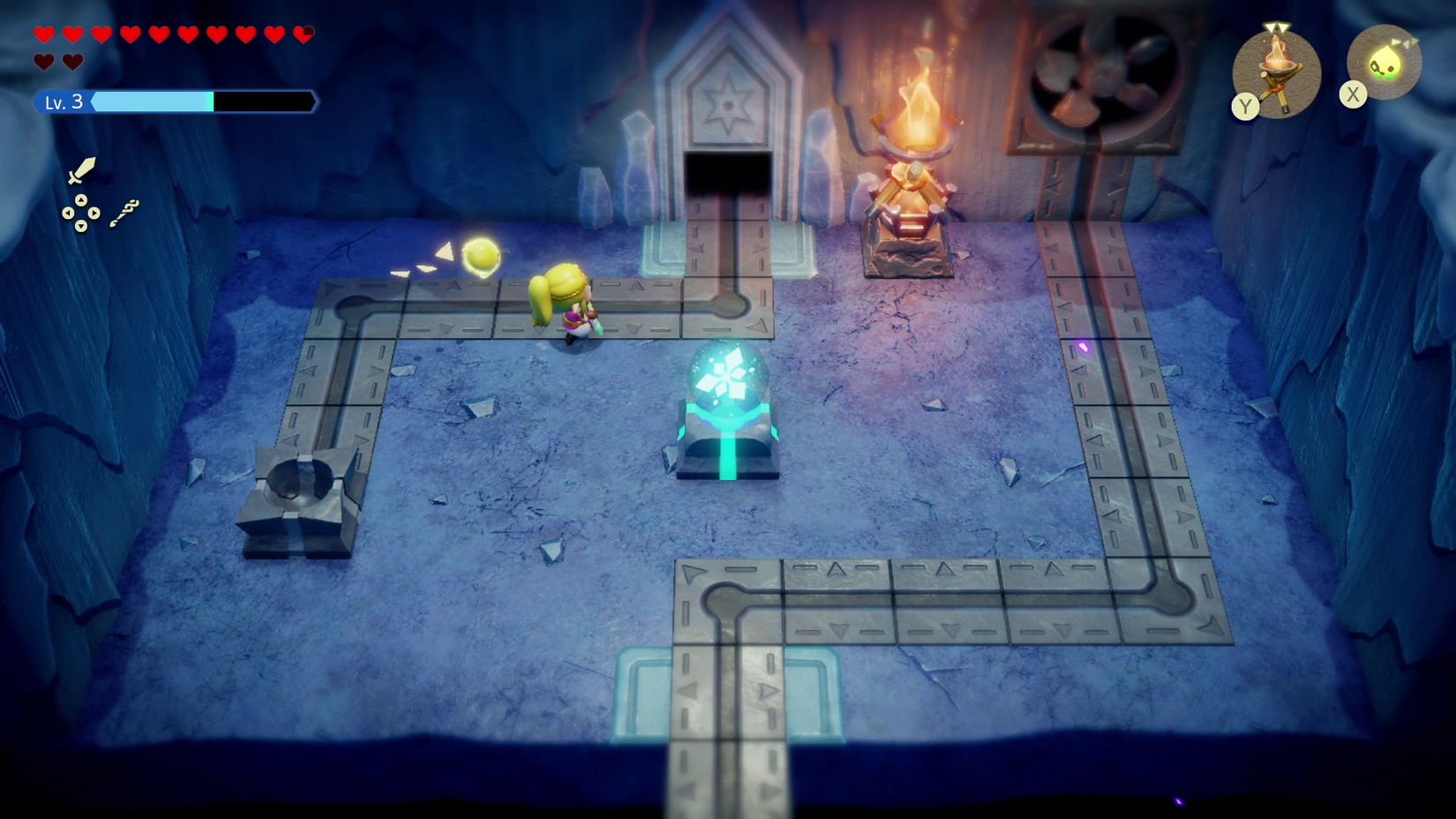1456x819 pixels.
Task: Select the brazier echo slot
Action: click(1276, 72)
